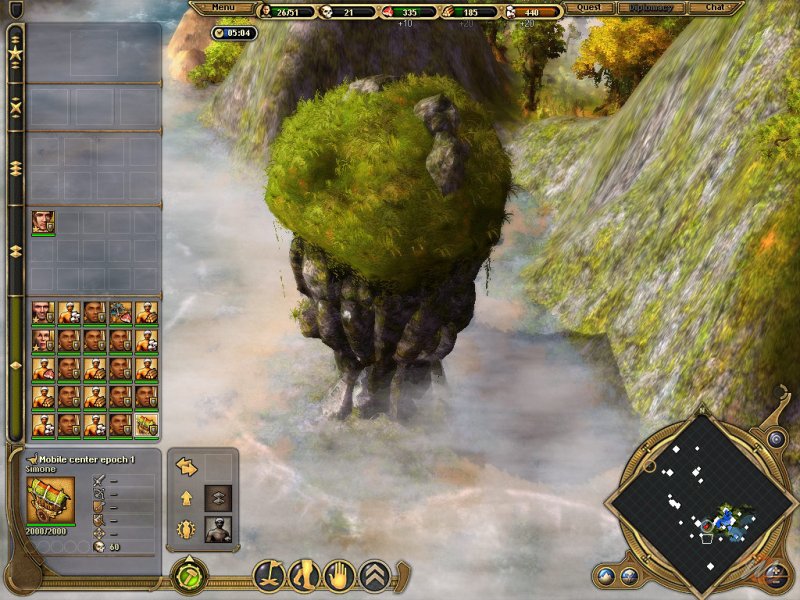Open the green hammer build menu
The width and height of the screenshot is (800, 600).
point(189,576)
